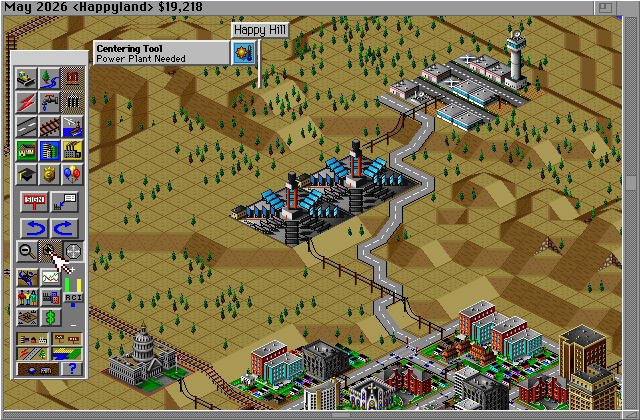Open the ports tool with plane and ship
The width and height of the screenshot is (640, 420).
click(x=73, y=127)
